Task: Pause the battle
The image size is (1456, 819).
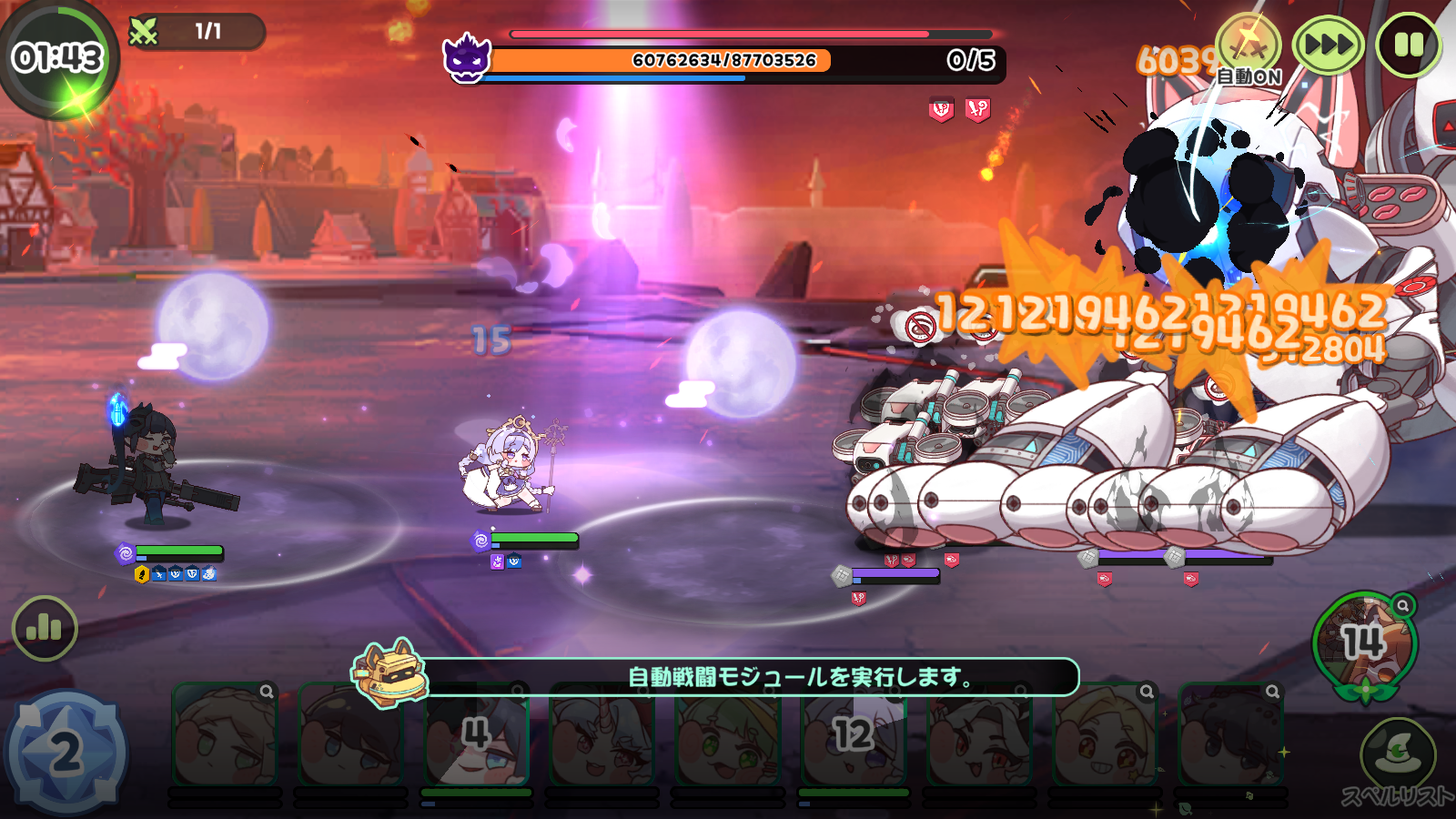Action: point(1408,45)
